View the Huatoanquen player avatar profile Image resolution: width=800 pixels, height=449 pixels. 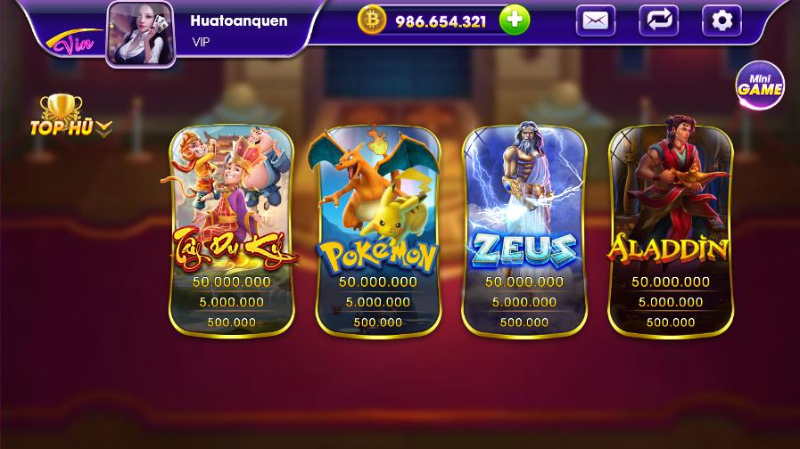pyautogui.click(x=141, y=33)
